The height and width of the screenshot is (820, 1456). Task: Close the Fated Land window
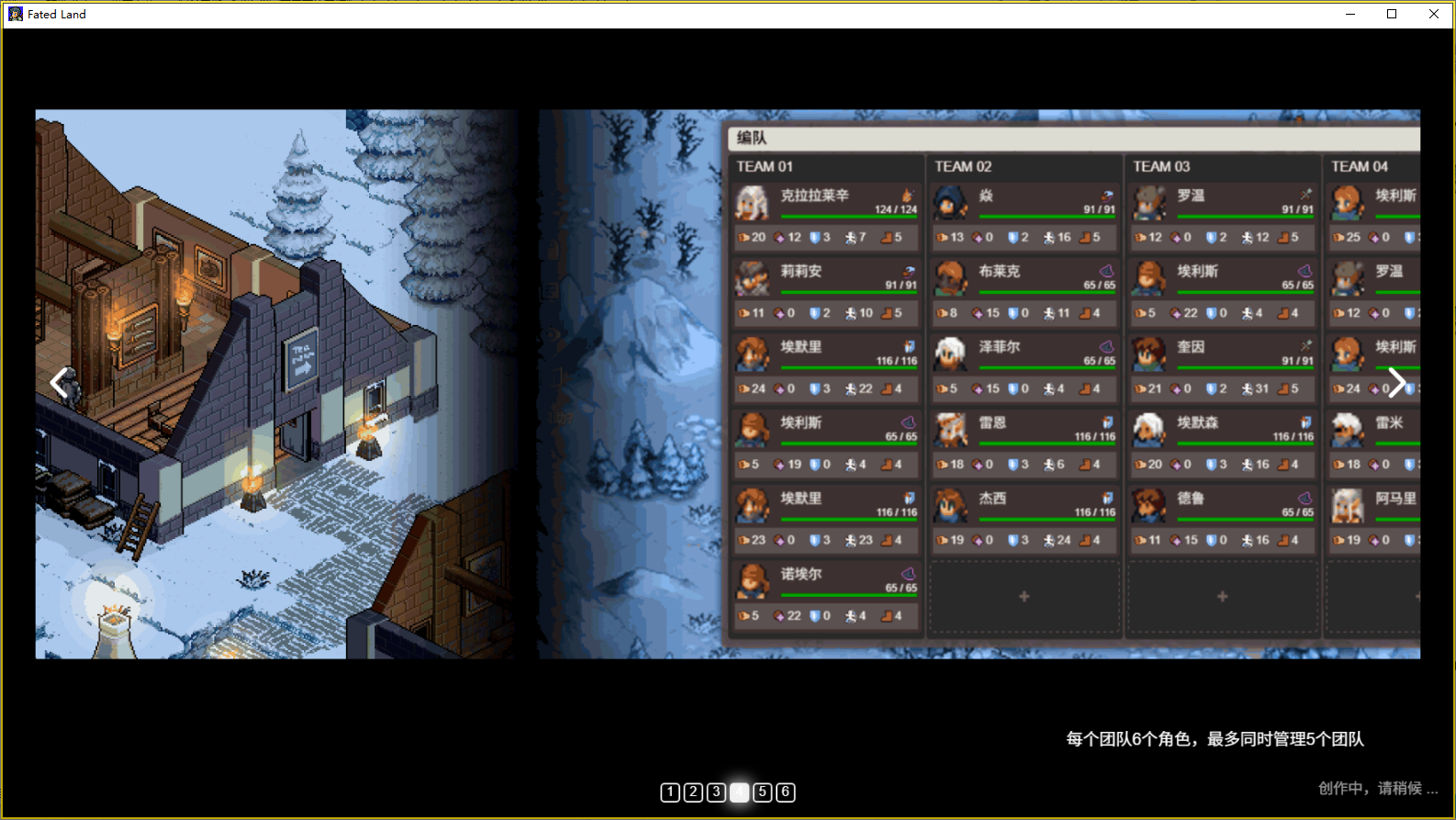[x=1434, y=14]
